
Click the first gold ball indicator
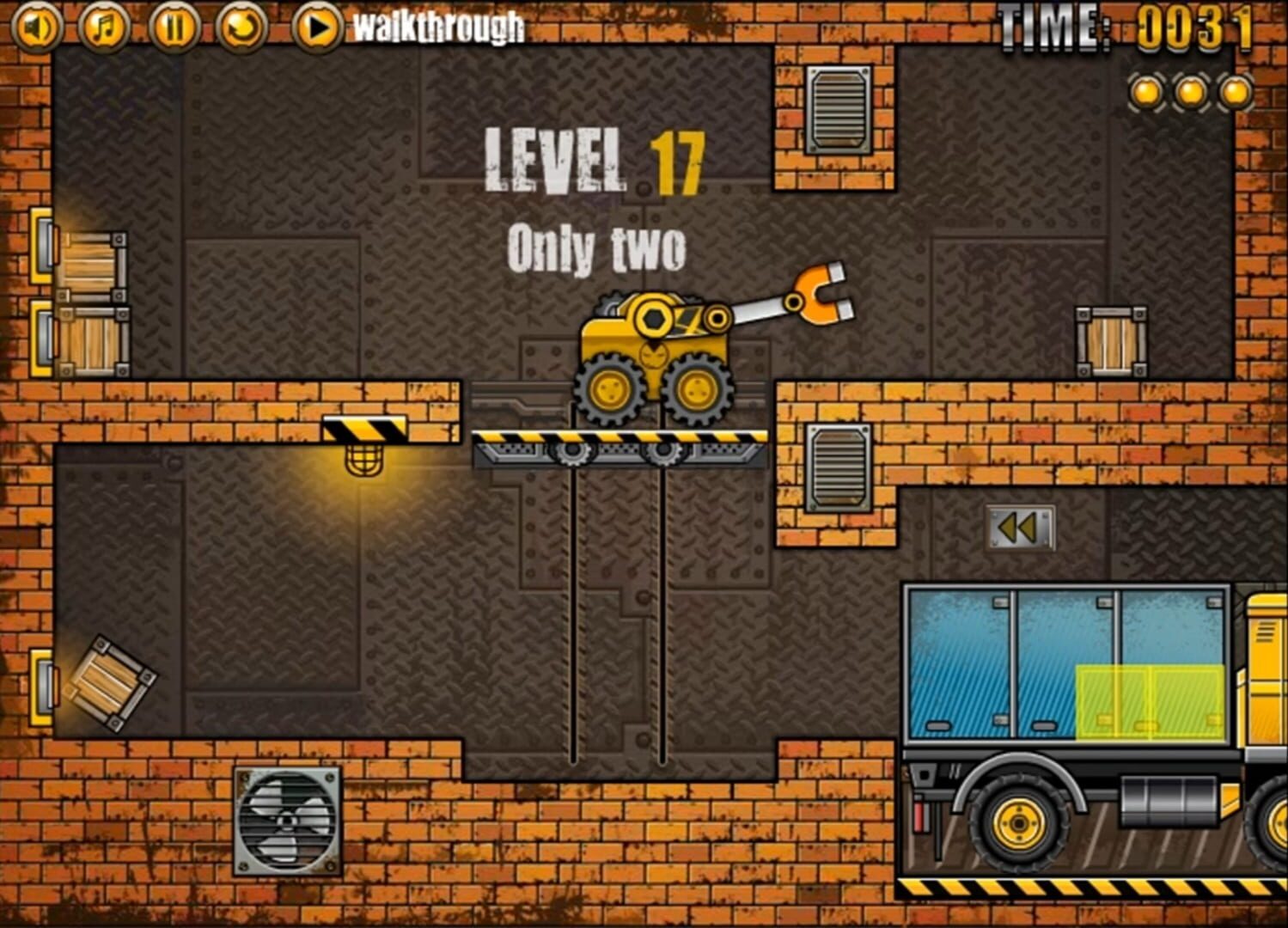point(1145,93)
